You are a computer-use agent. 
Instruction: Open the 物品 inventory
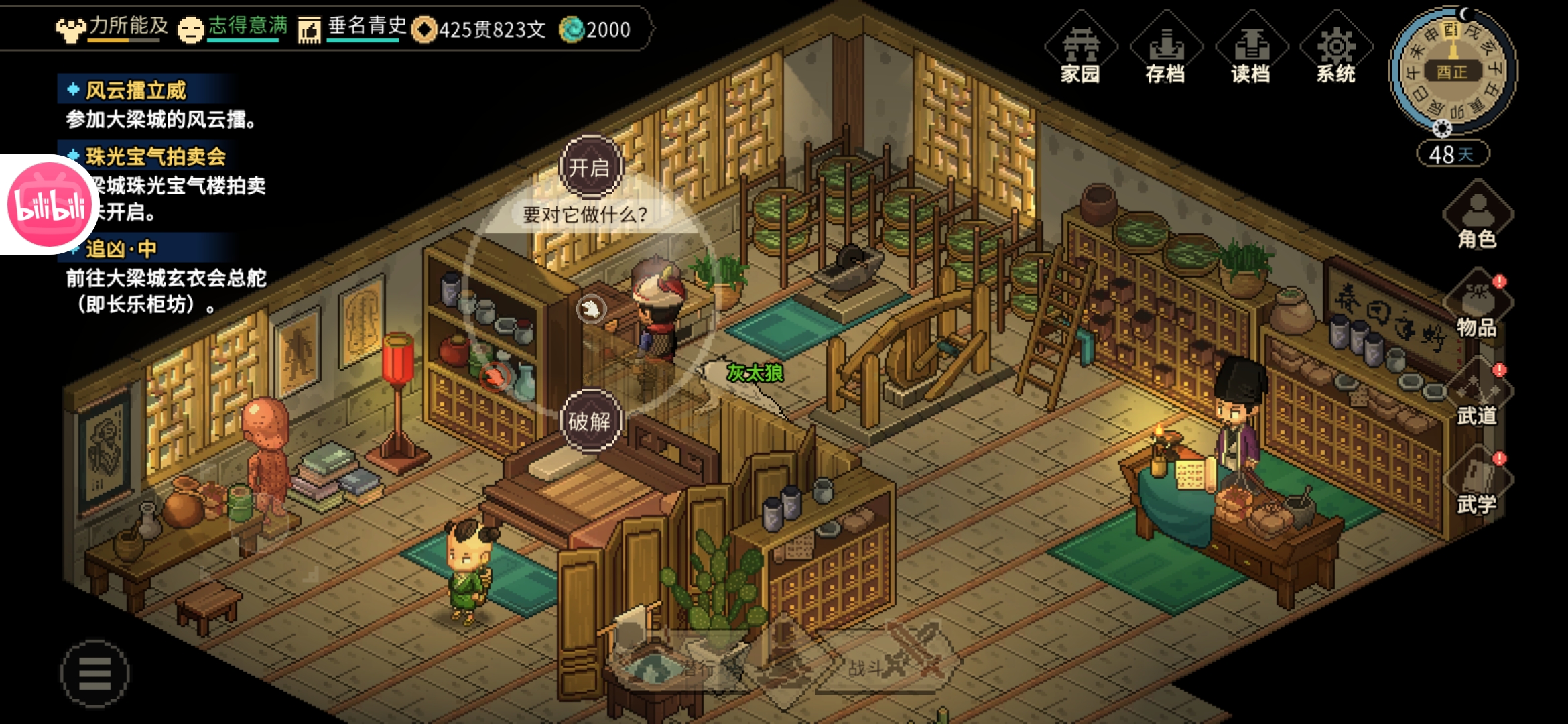(x=1478, y=305)
